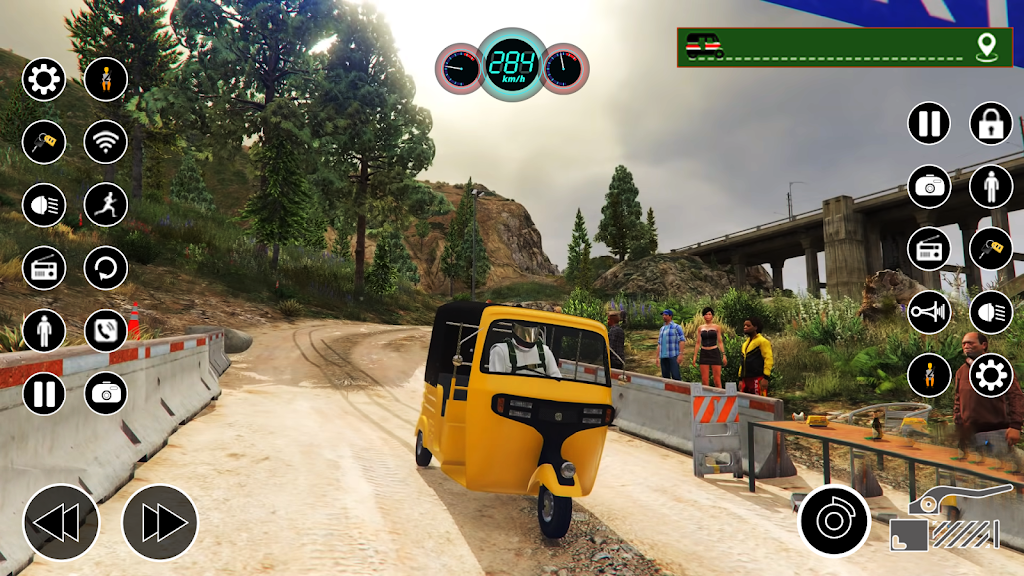The height and width of the screenshot is (576, 1024).
Task: Open the phone call button
Action: 105,330
